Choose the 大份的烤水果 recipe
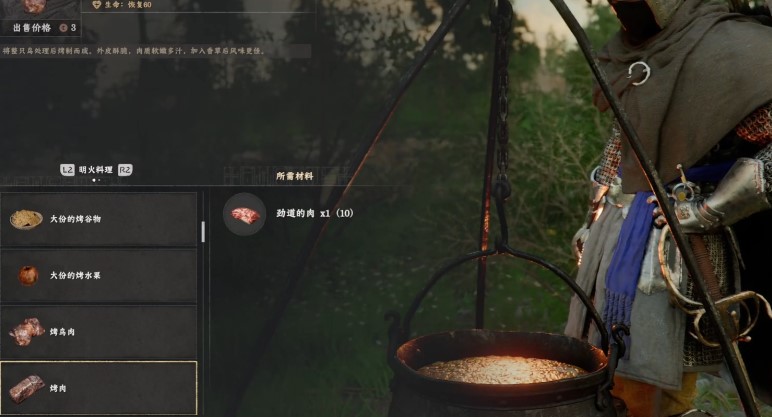This screenshot has height=417, width=772. [x=98, y=275]
